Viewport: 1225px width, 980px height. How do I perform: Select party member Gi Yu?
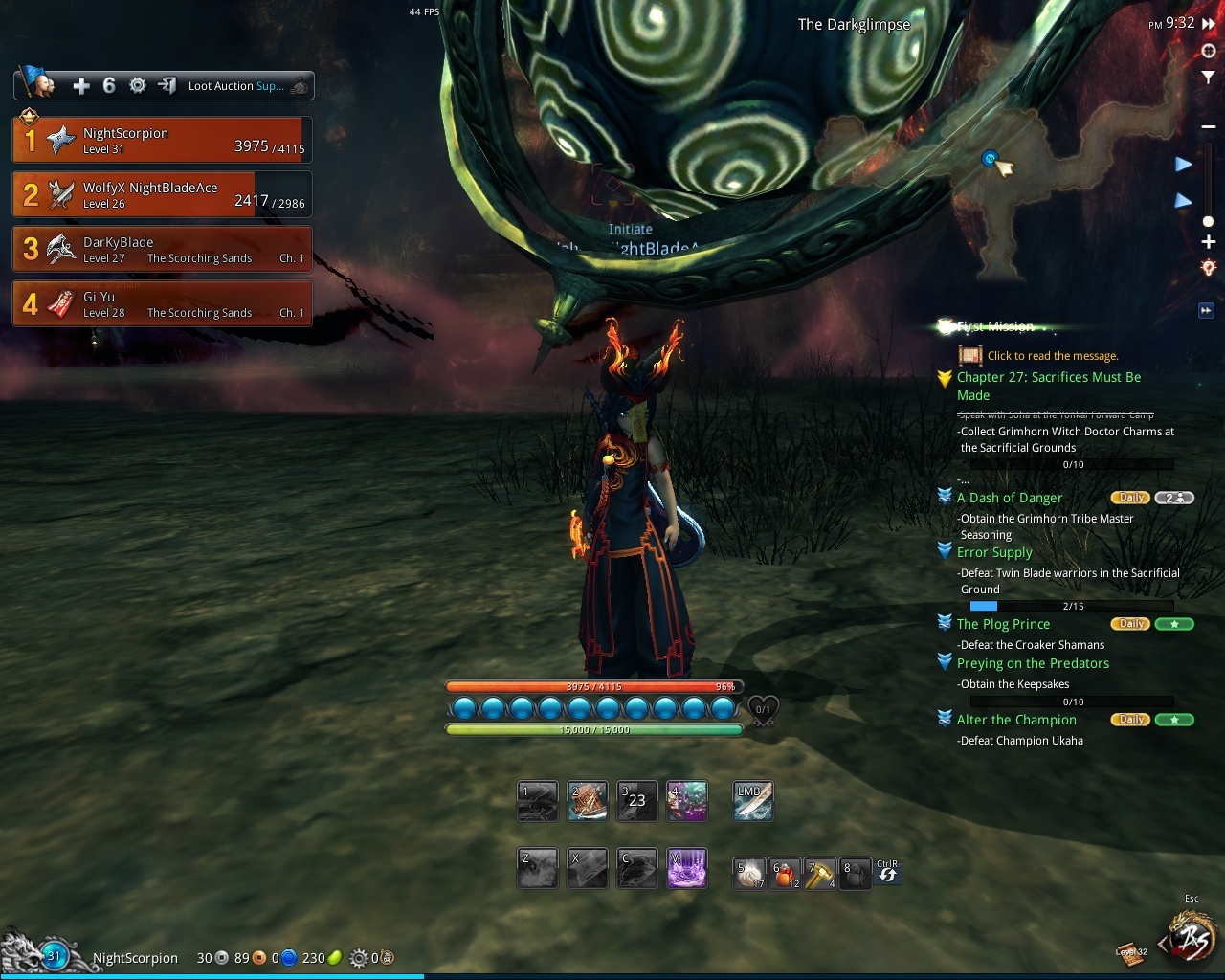(161, 304)
